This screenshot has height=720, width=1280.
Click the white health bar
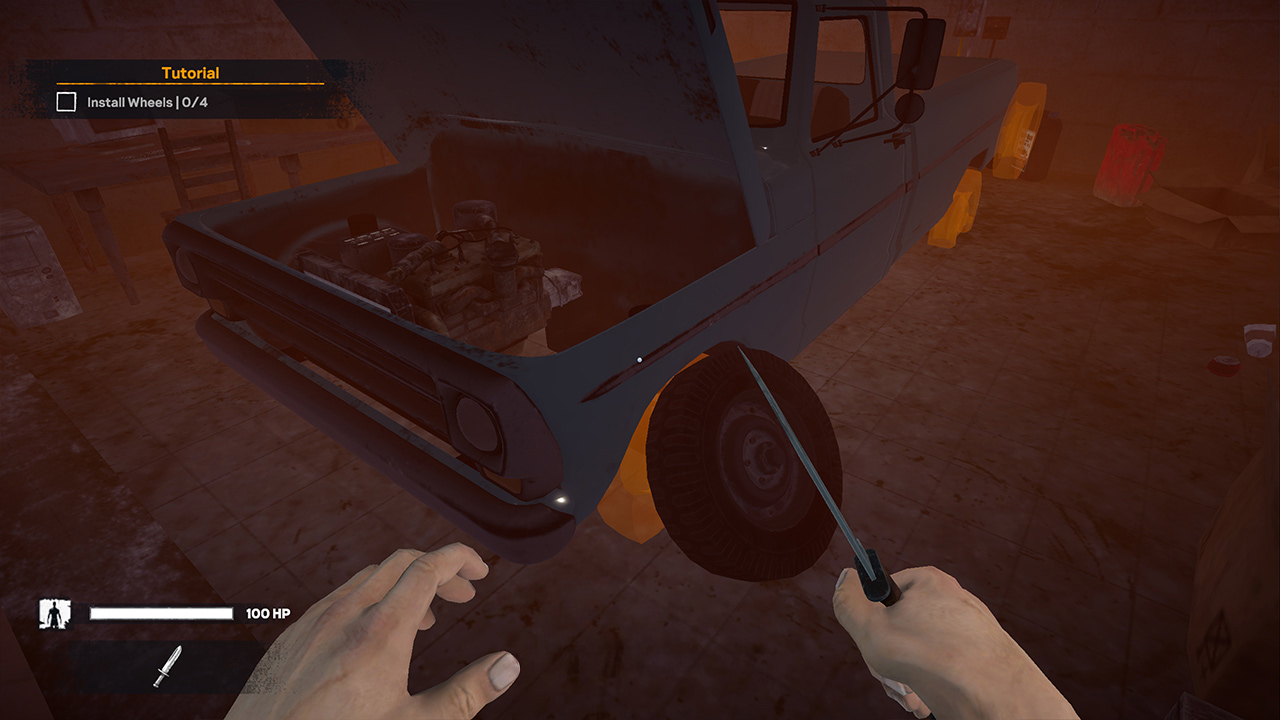pyautogui.click(x=160, y=611)
